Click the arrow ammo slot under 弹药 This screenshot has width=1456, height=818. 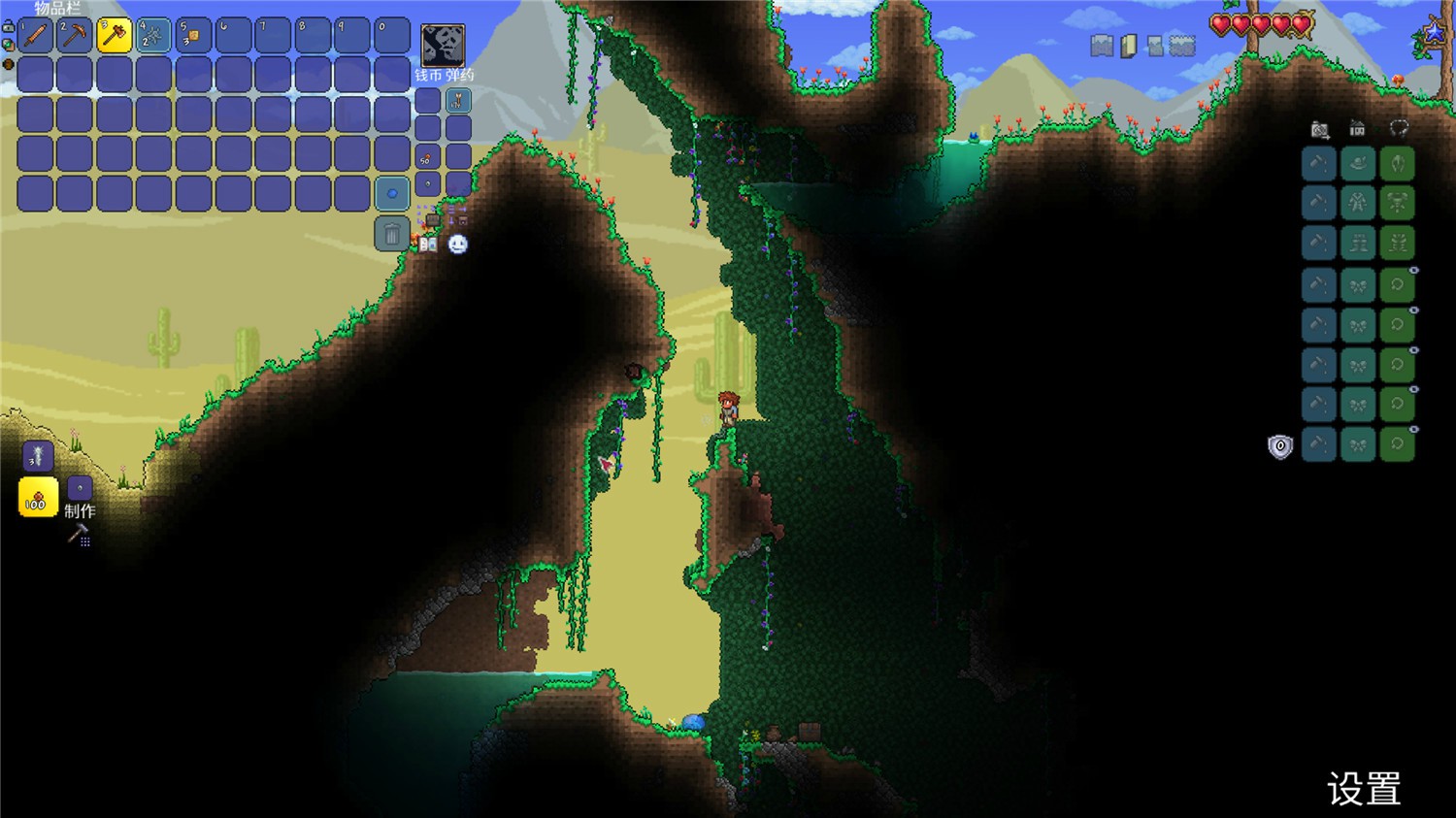[456, 99]
